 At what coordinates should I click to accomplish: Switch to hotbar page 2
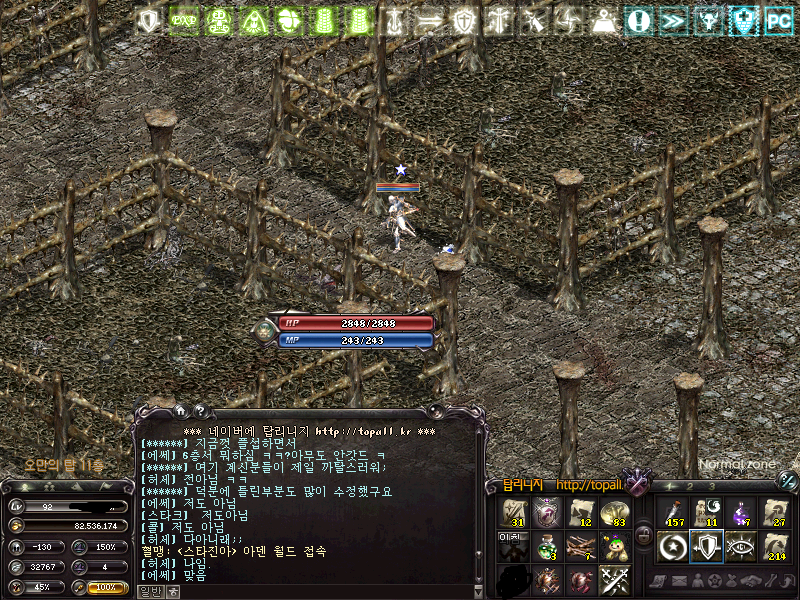coord(689,487)
